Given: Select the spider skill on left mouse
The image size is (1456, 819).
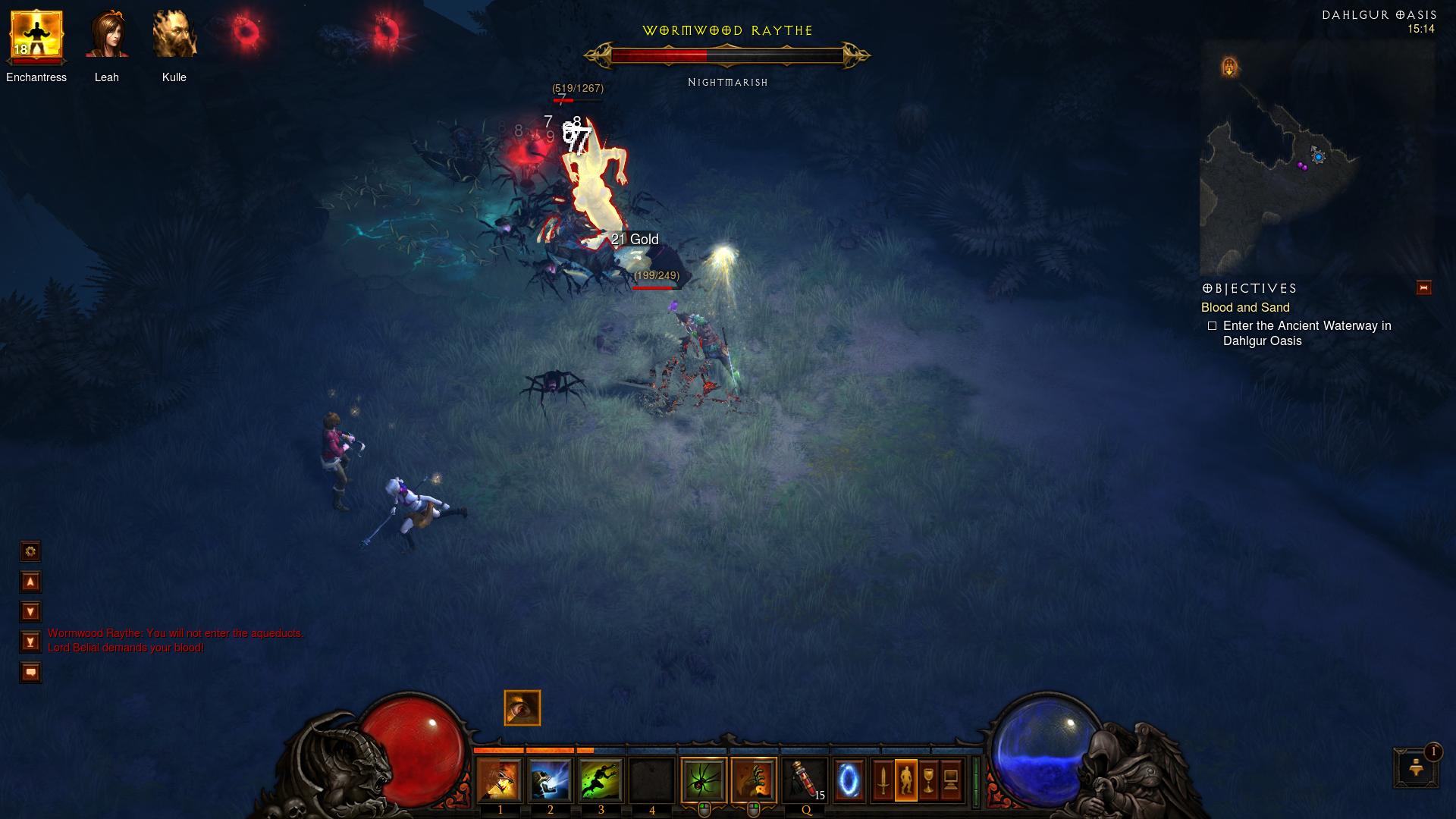Looking at the screenshot, I should (704, 780).
